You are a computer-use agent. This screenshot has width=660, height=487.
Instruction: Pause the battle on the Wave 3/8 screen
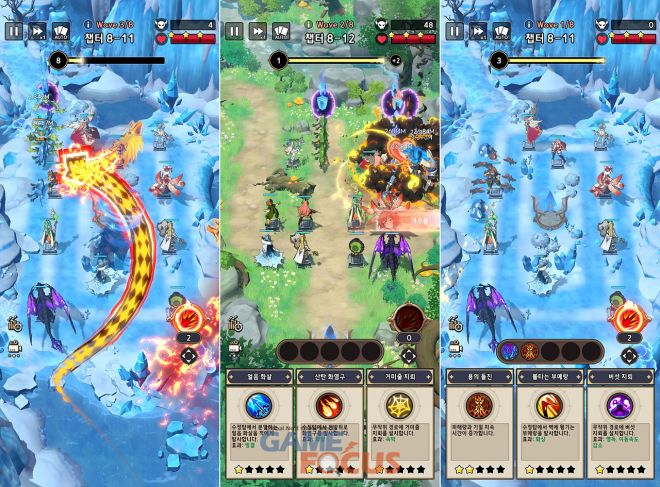coord(13,31)
